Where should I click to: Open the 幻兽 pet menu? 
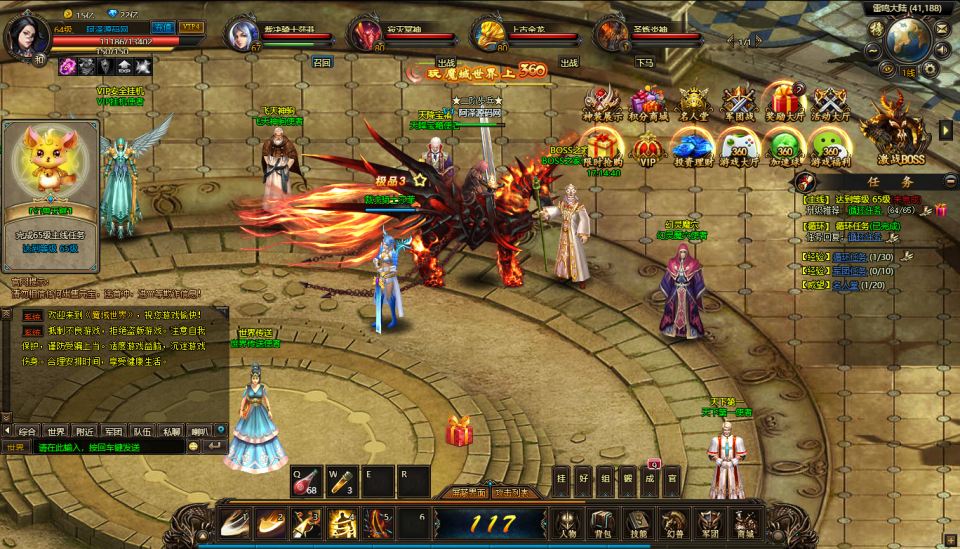[675, 522]
